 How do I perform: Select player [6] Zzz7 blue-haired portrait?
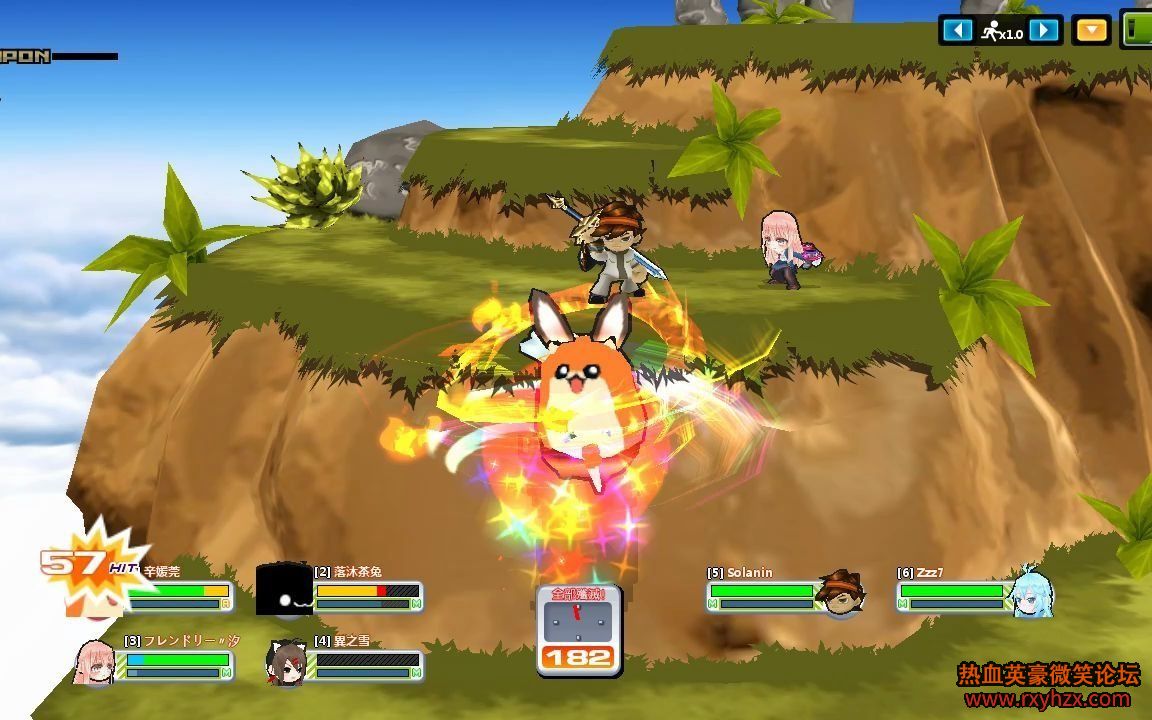1030,592
